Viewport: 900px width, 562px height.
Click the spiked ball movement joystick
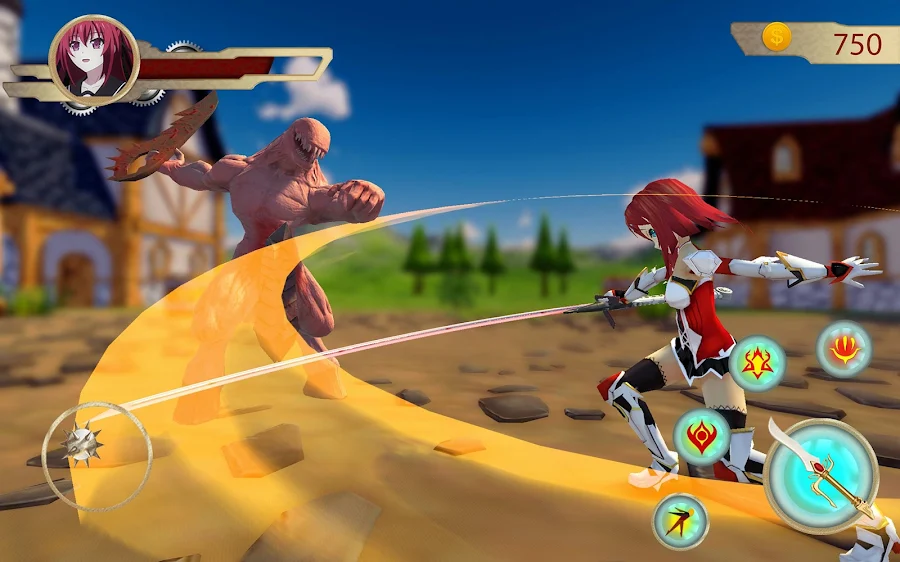tap(81, 444)
